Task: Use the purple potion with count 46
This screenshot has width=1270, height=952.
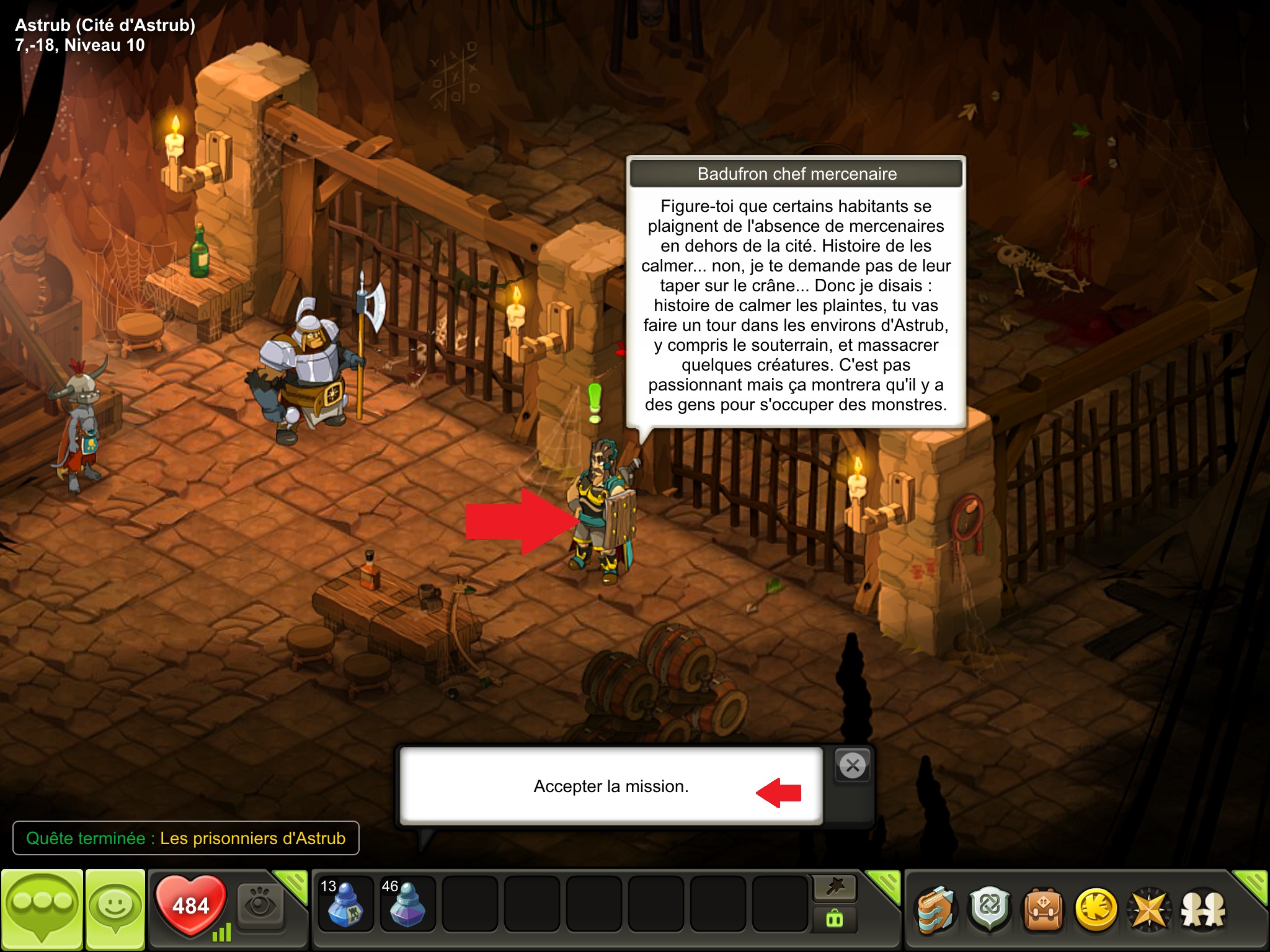Action: tap(407, 904)
